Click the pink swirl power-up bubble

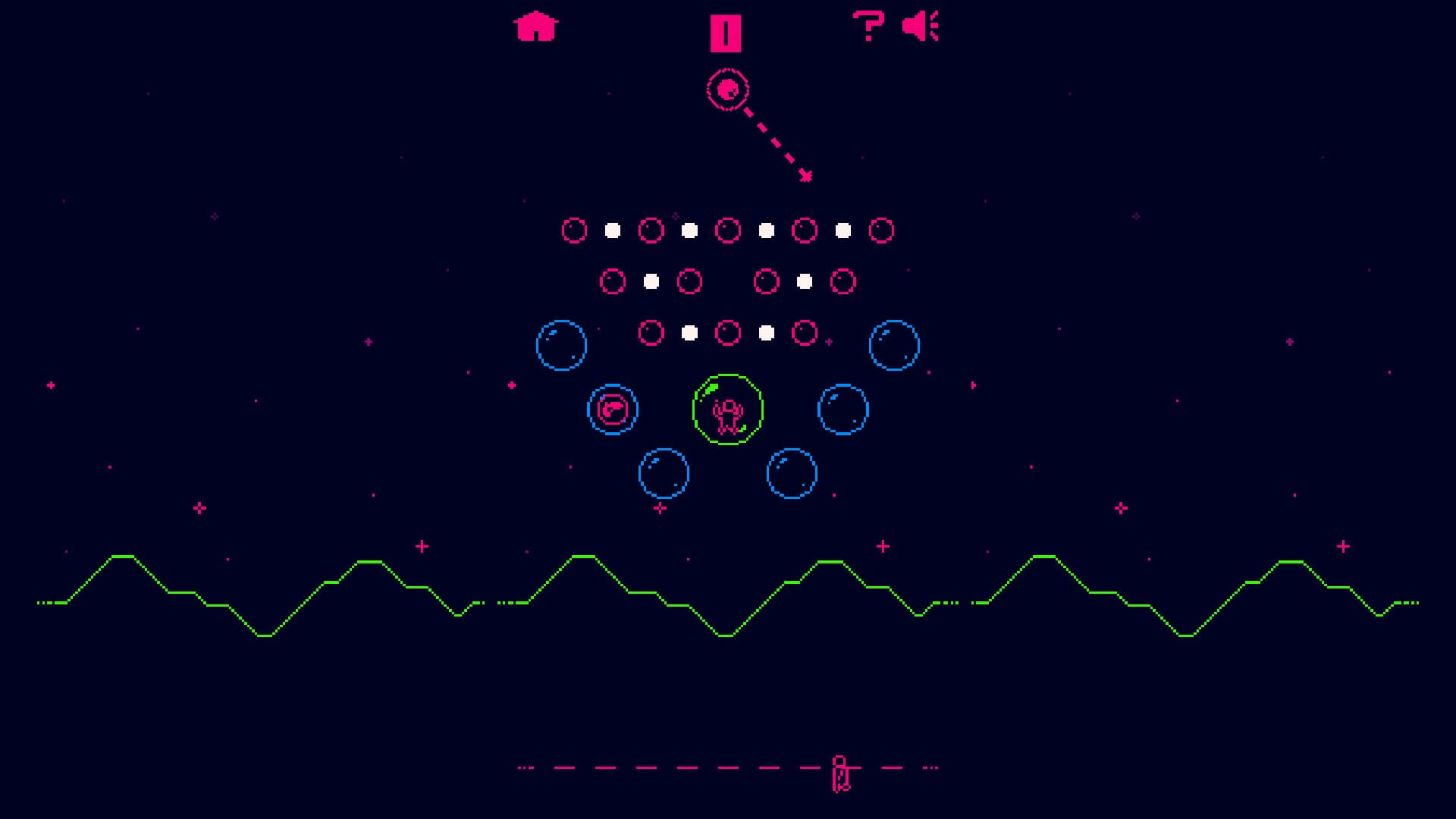pyautogui.click(x=612, y=409)
